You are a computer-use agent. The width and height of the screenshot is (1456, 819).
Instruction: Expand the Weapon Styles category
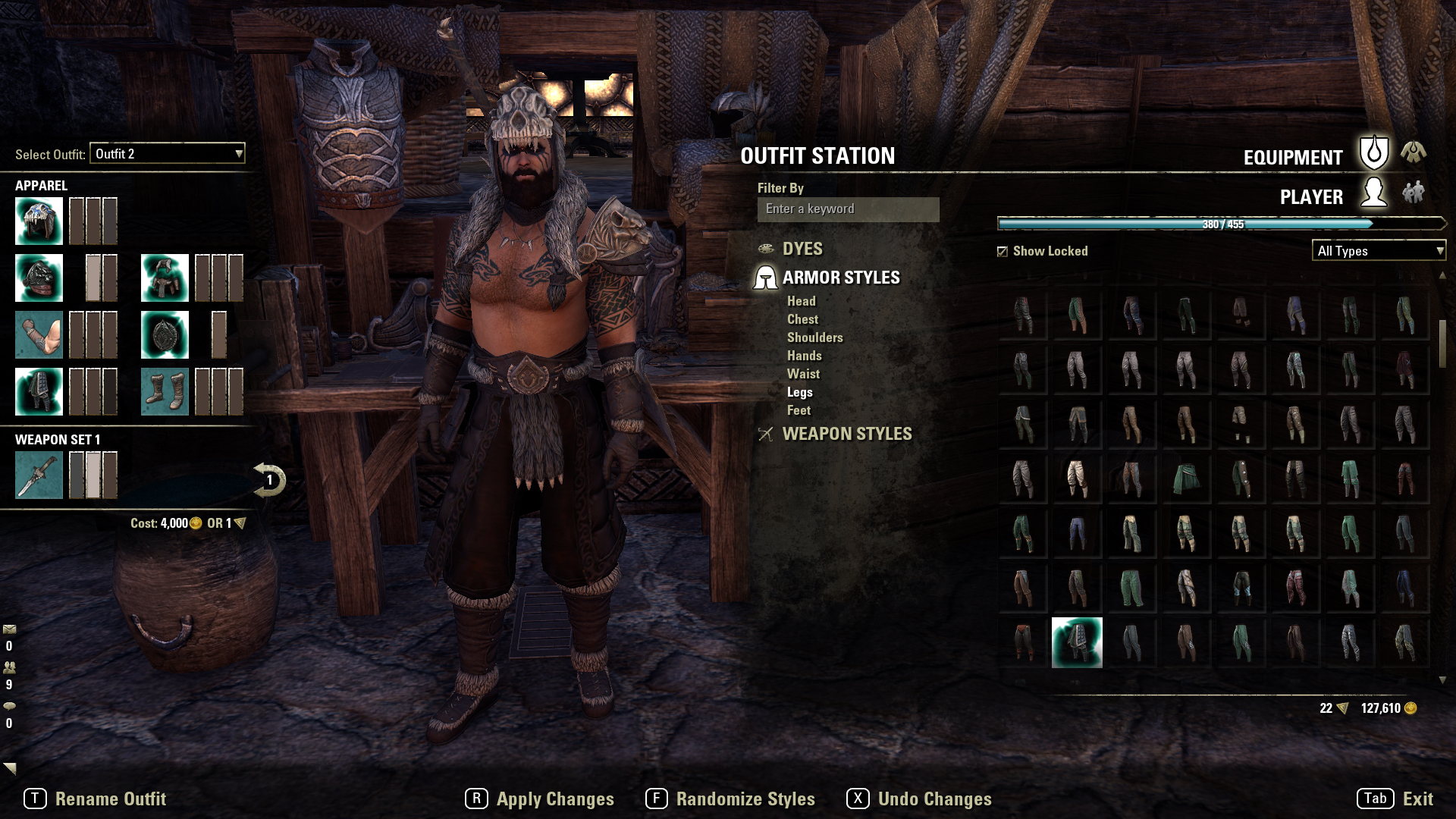tap(846, 434)
